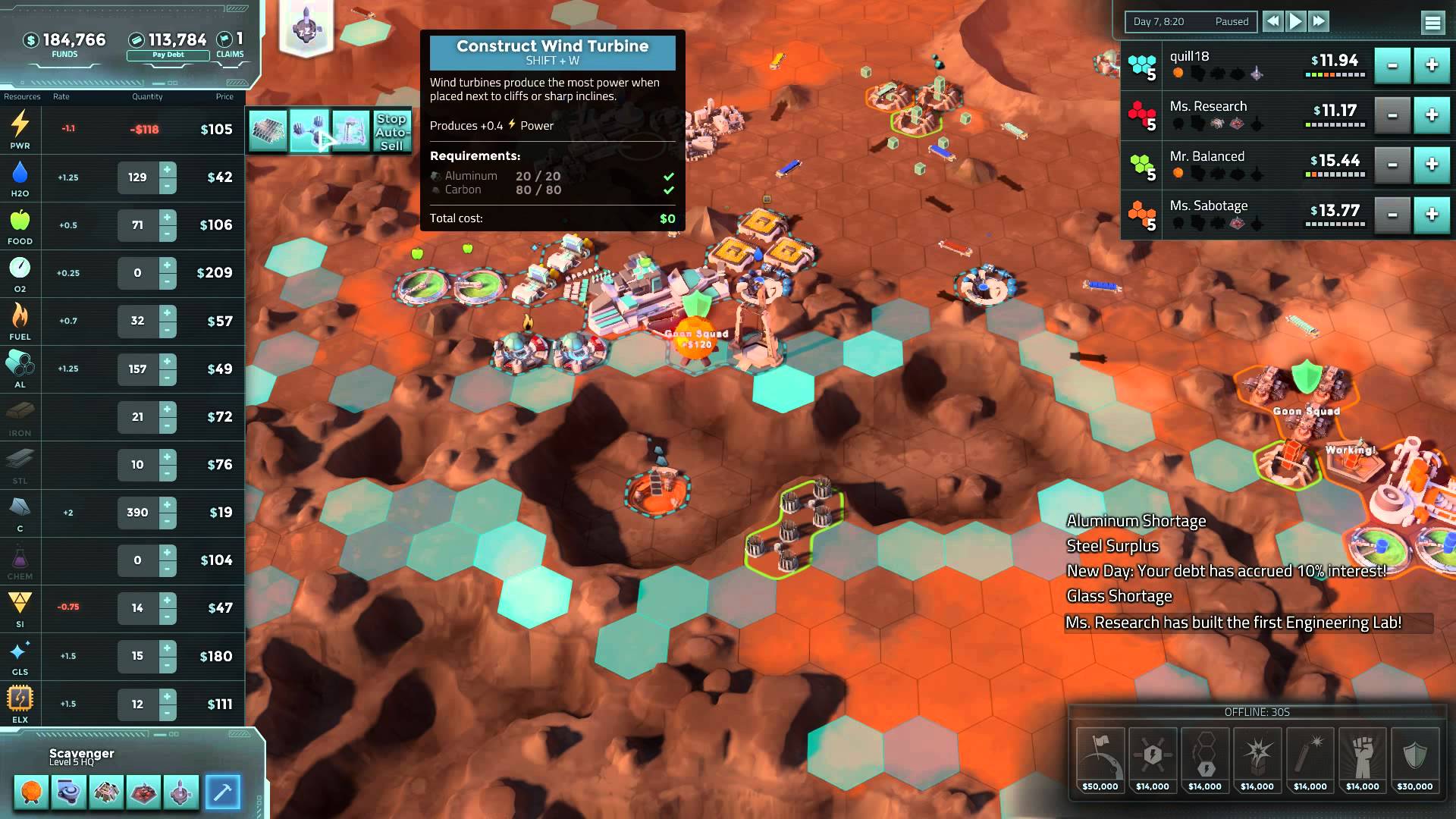Select the orange dome icon in the HQ build panel

click(x=30, y=791)
